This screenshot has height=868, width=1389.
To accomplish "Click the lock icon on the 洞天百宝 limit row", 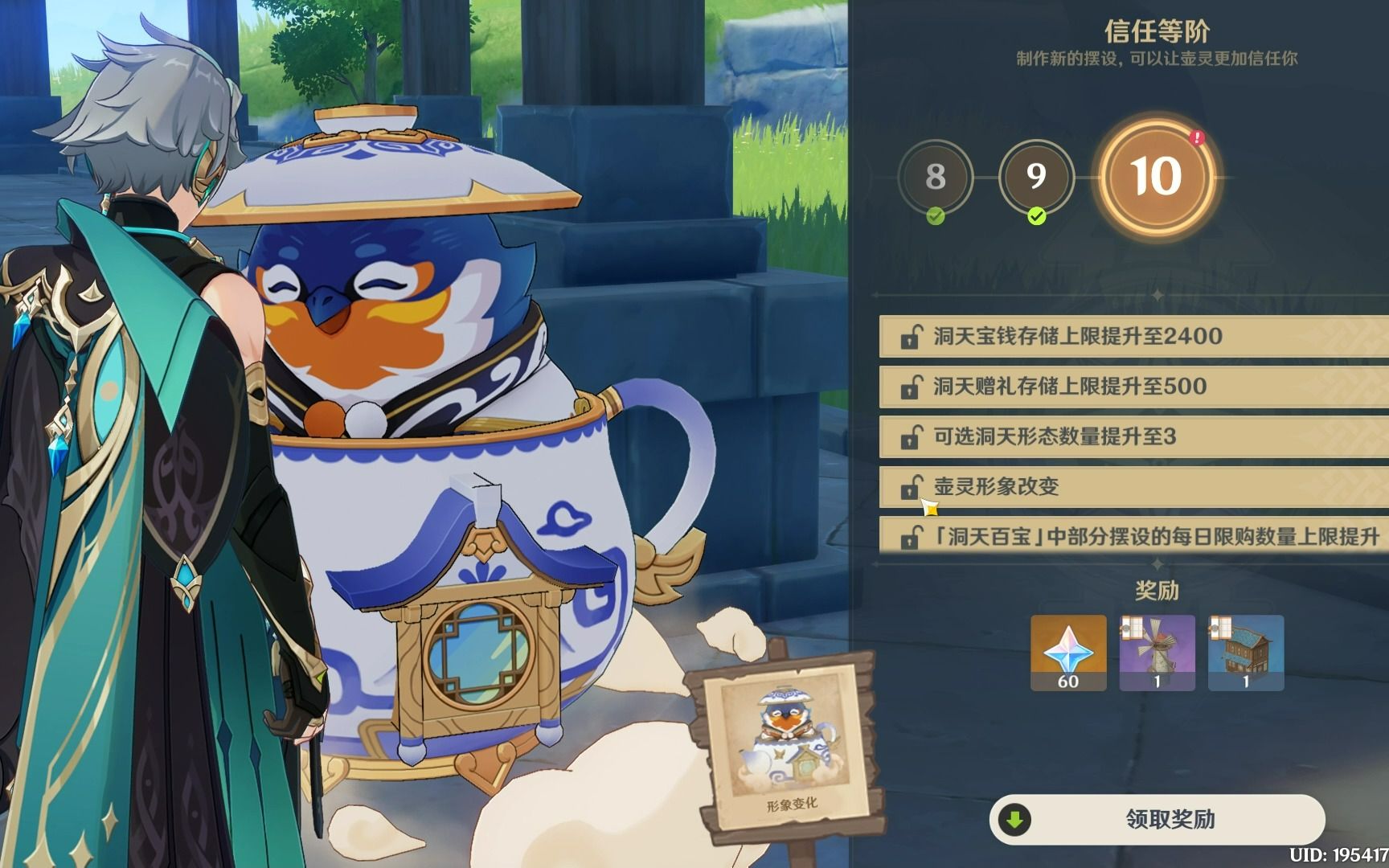I will tap(912, 534).
